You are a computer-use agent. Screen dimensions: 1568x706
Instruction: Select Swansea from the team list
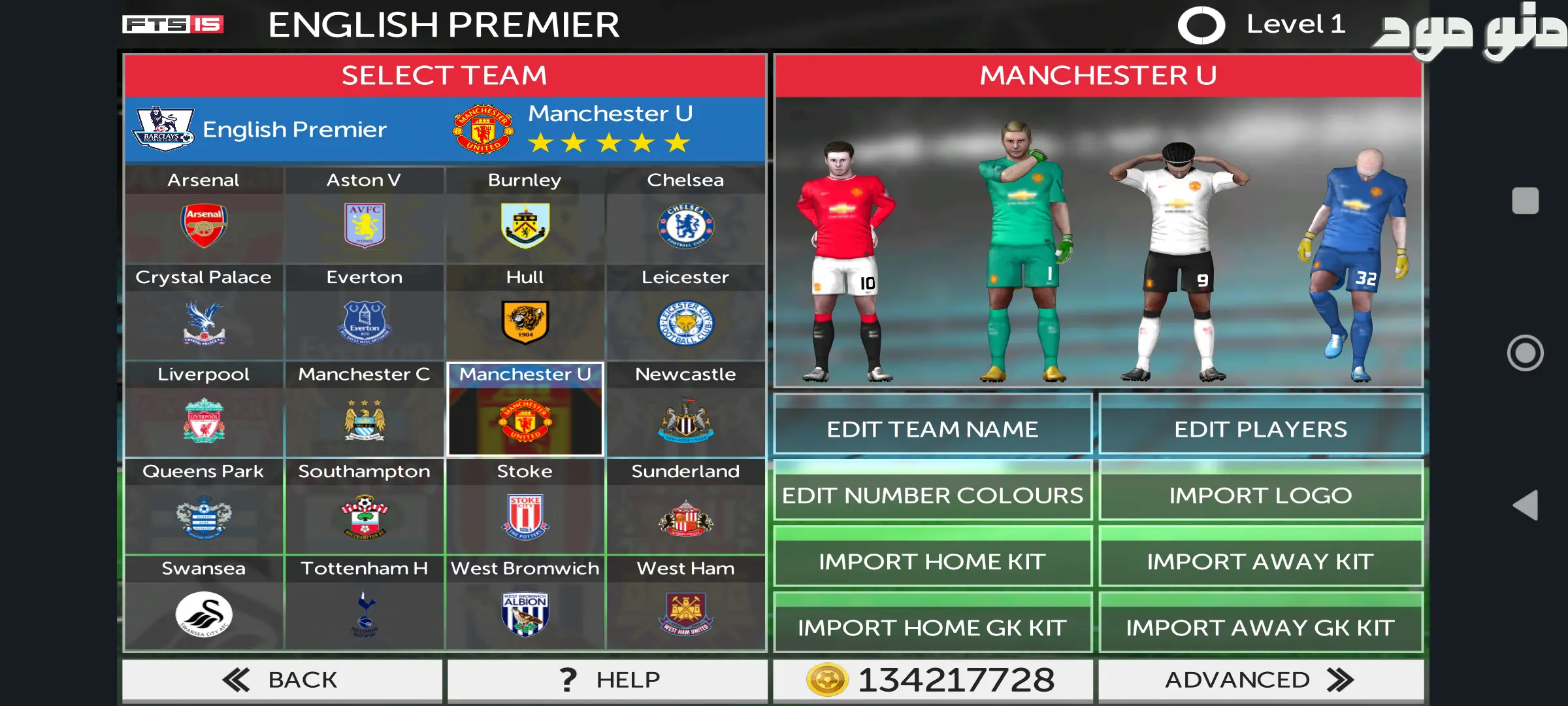tap(203, 604)
